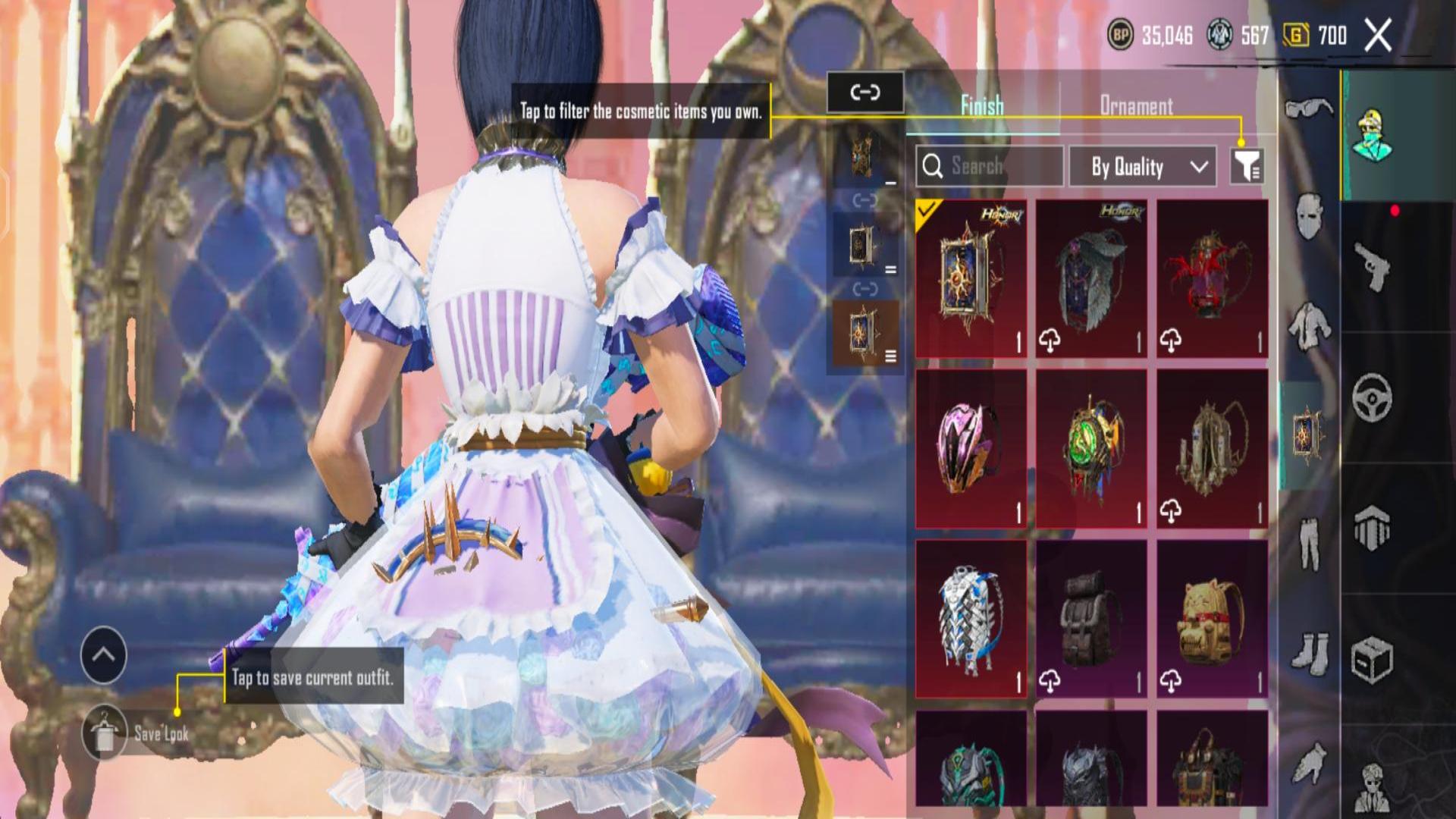The image size is (1456, 819).
Task: Pick the green dragon orb backpack
Action: tap(1091, 449)
